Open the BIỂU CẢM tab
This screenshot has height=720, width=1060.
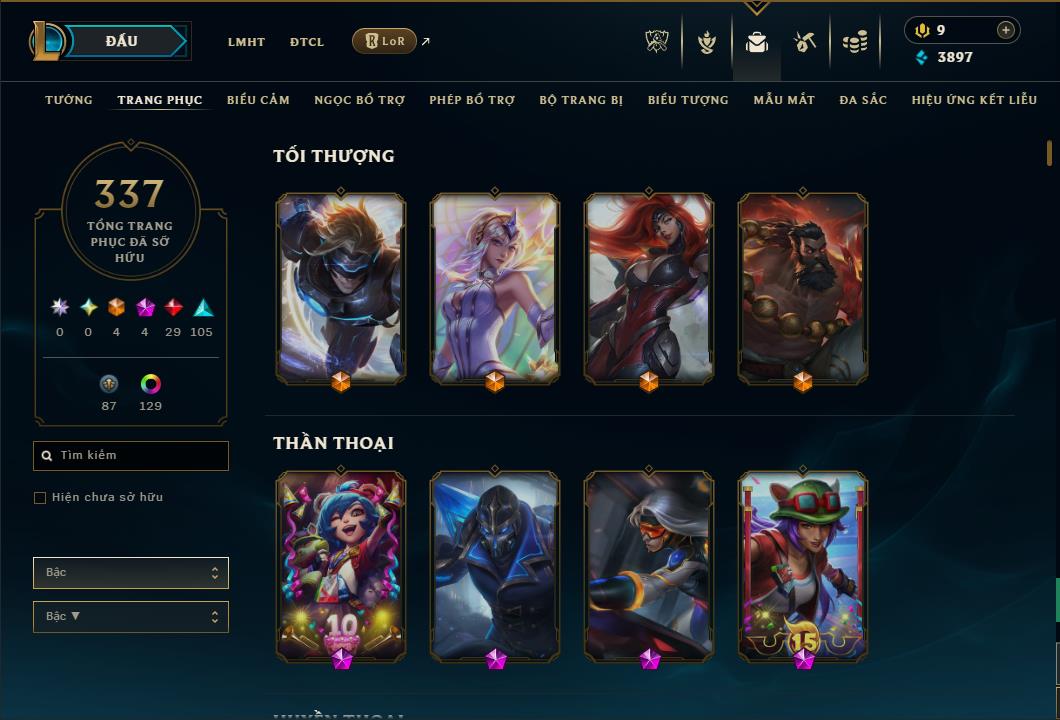coord(258,100)
